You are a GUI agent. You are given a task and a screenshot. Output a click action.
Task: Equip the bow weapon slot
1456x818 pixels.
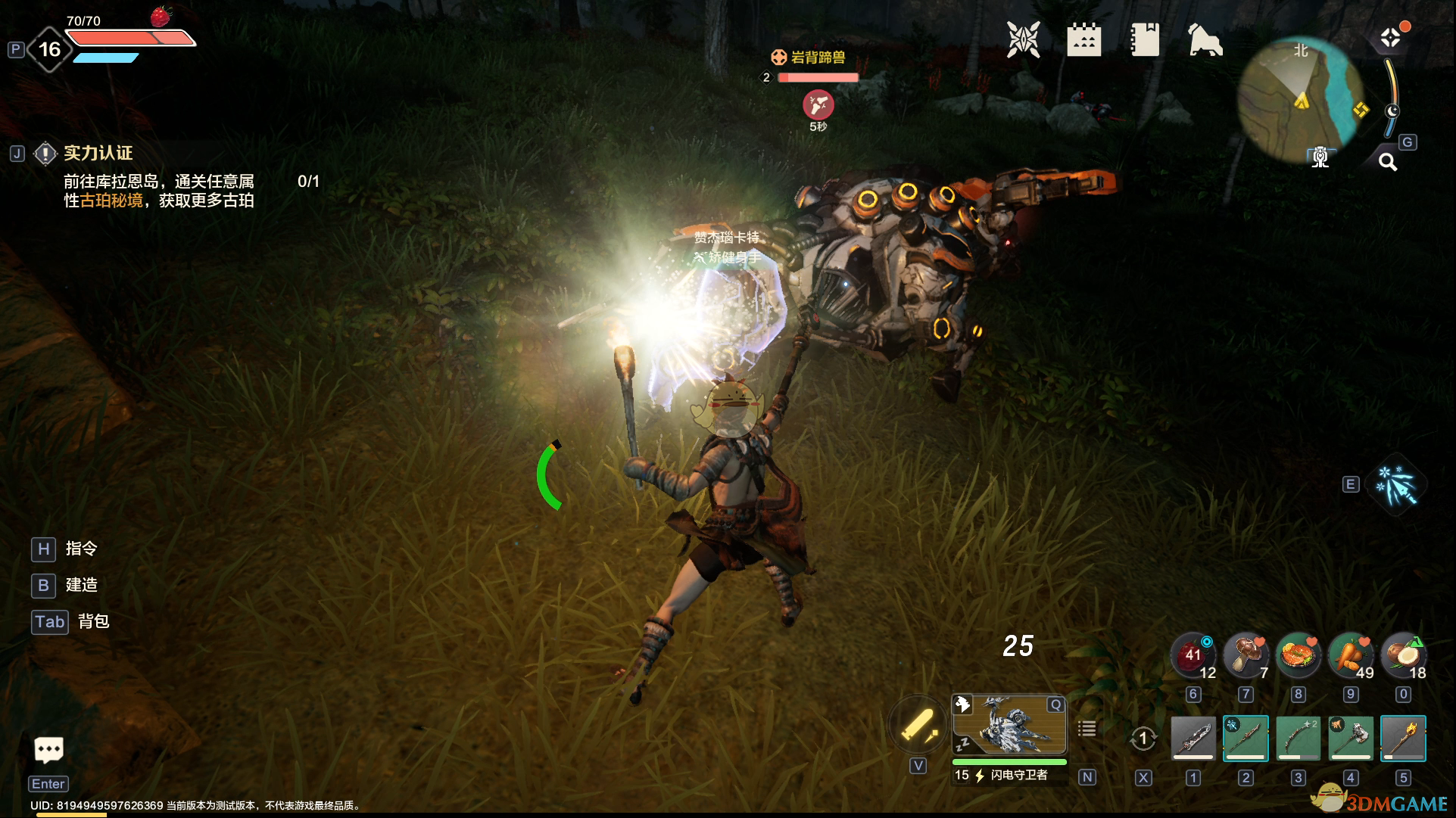(1298, 738)
